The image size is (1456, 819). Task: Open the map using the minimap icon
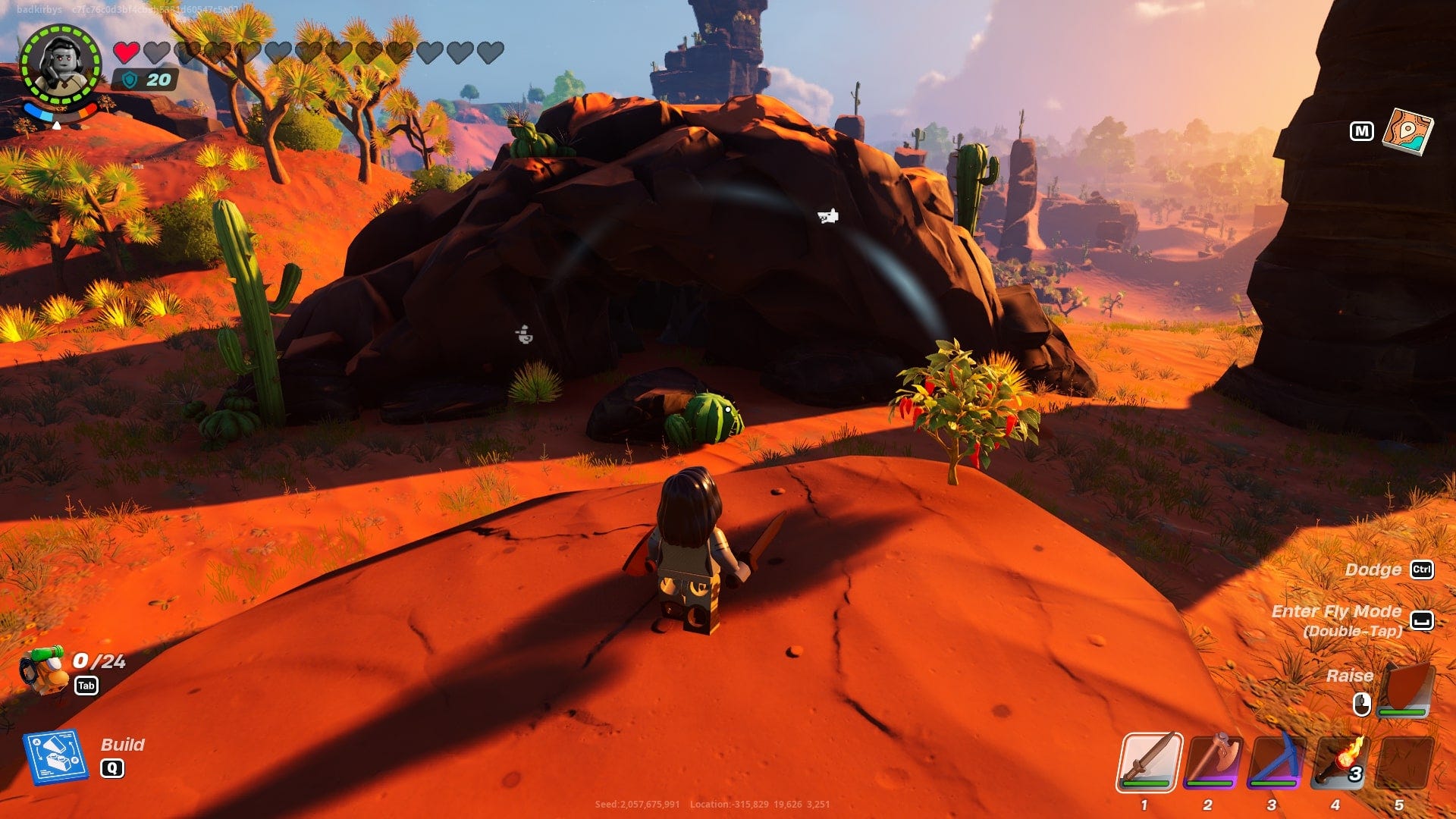click(1408, 133)
